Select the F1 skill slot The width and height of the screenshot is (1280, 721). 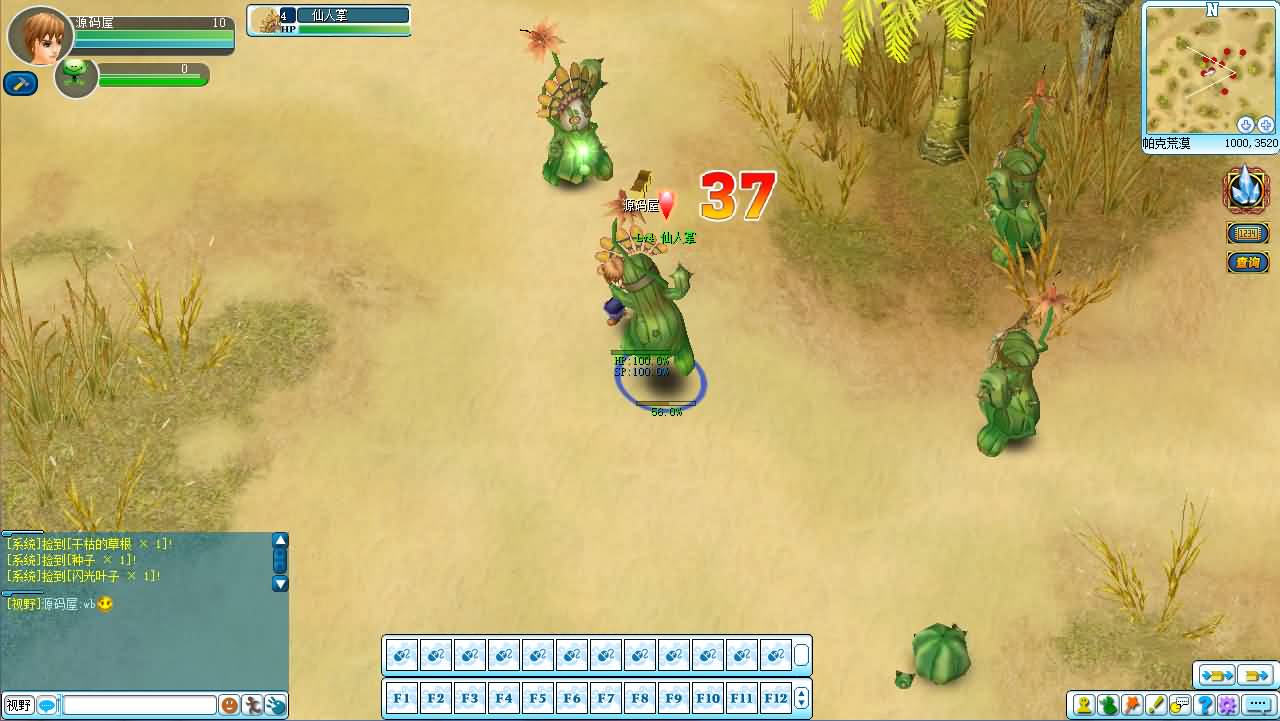point(401,697)
